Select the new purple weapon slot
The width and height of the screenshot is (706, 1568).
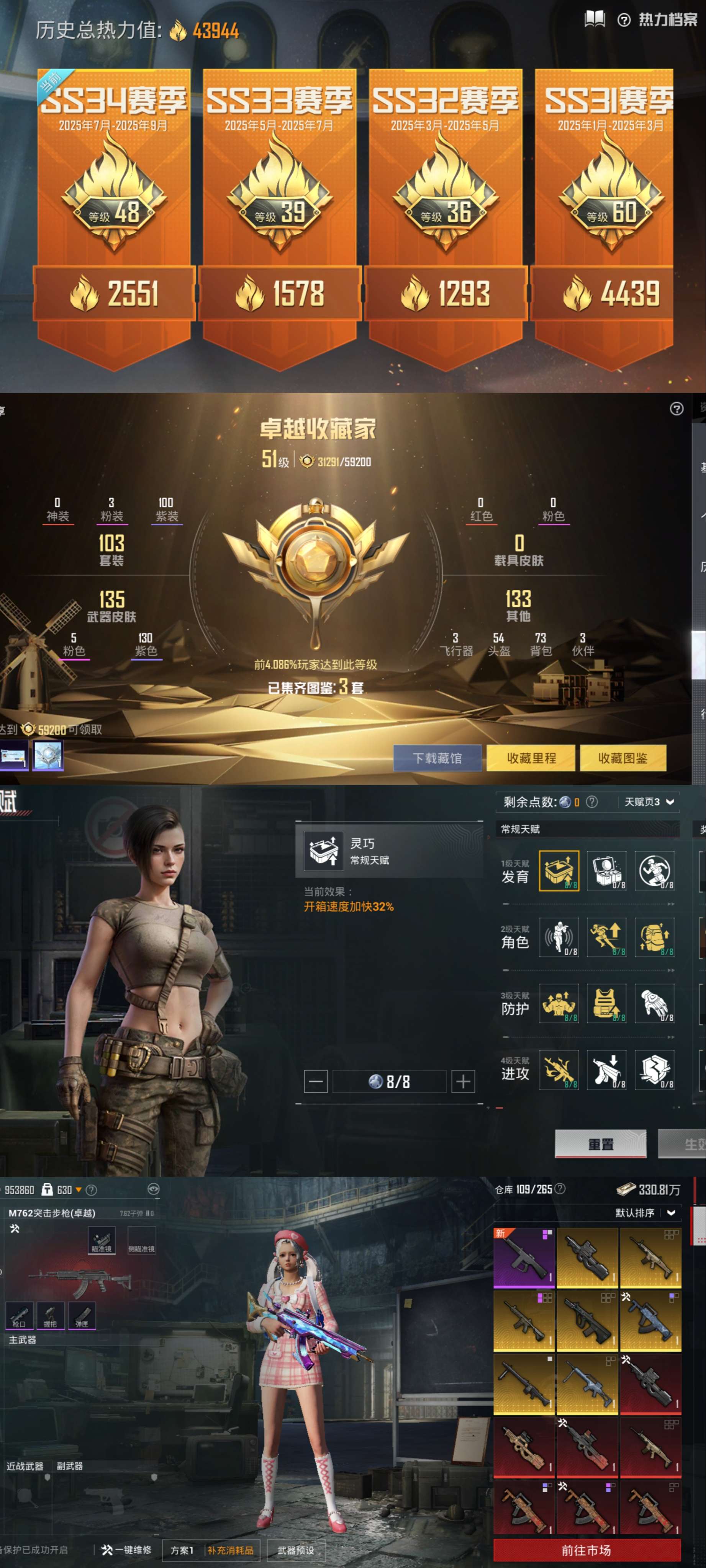pos(524,1258)
